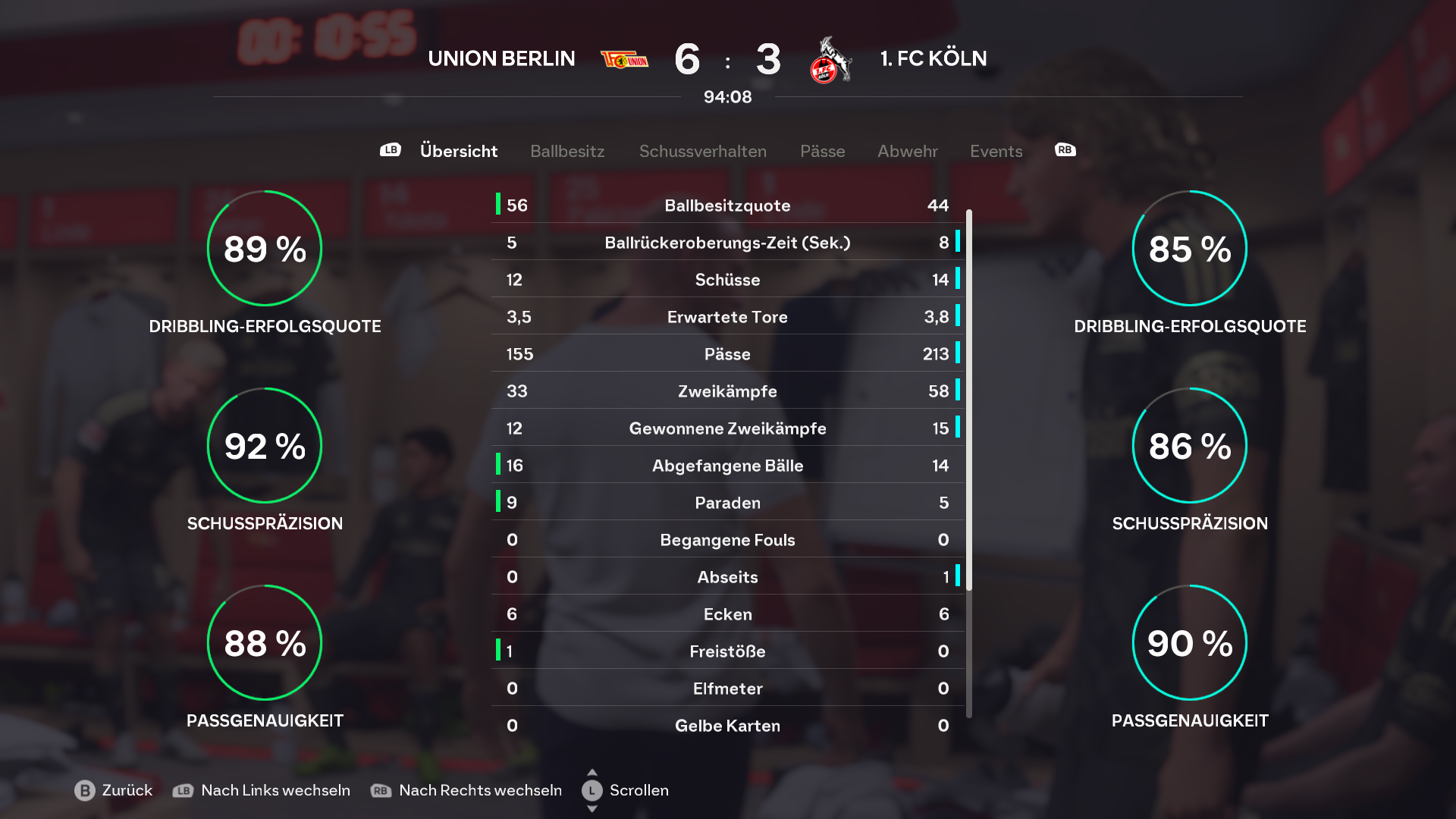Show the Schussverhalten tab
The height and width of the screenshot is (819, 1456).
(702, 151)
